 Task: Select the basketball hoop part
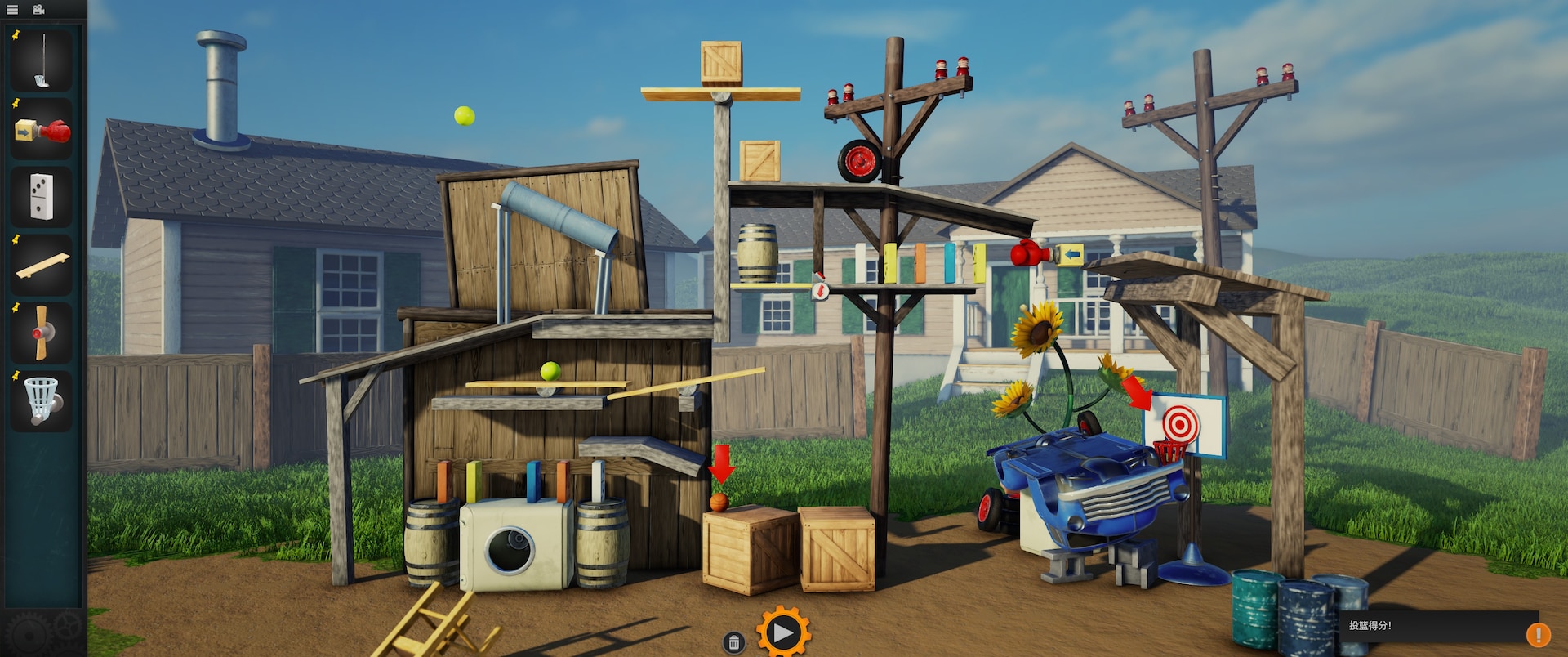pos(41,400)
